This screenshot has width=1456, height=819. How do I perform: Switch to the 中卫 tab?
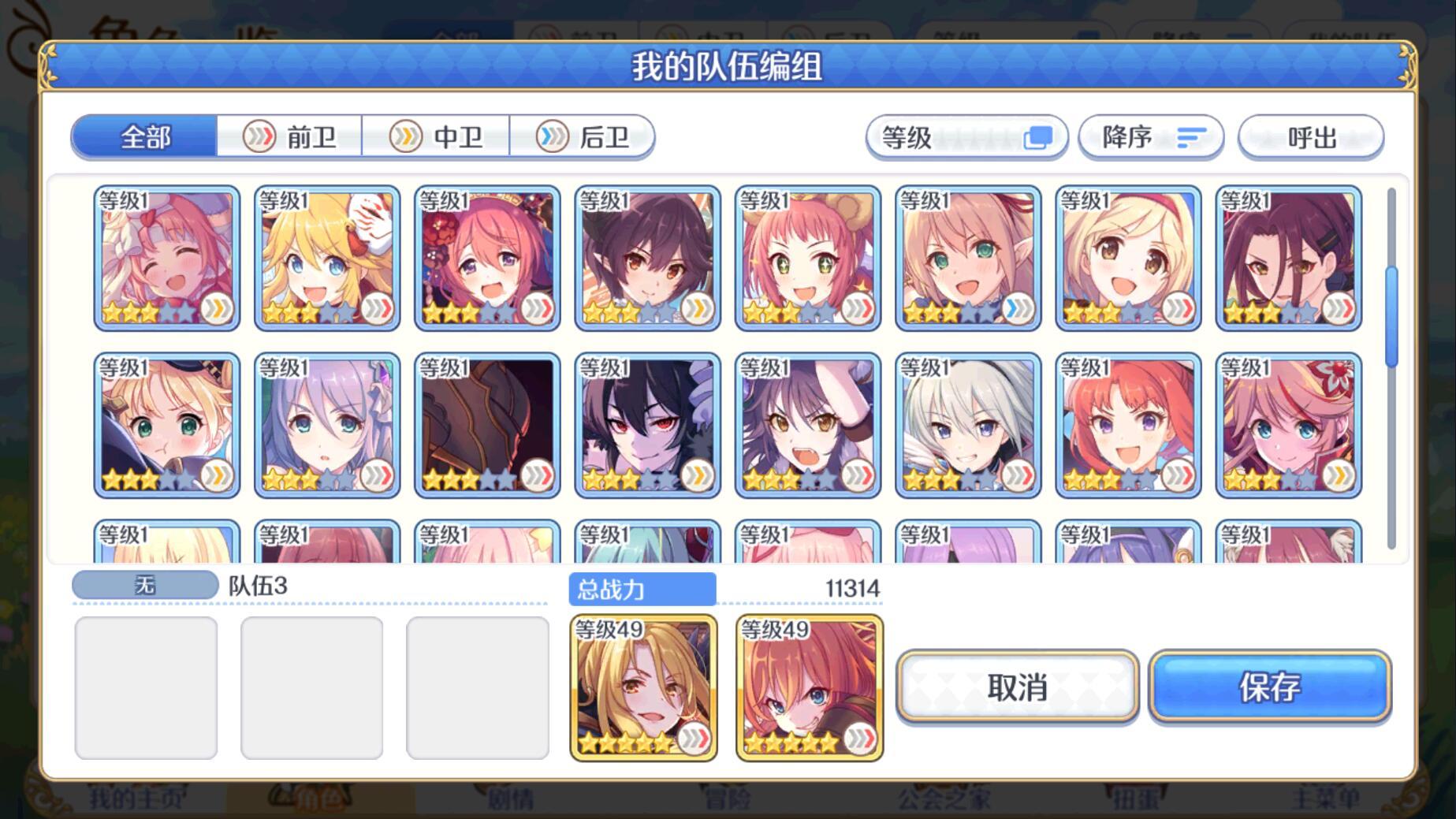pyautogui.click(x=436, y=136)
